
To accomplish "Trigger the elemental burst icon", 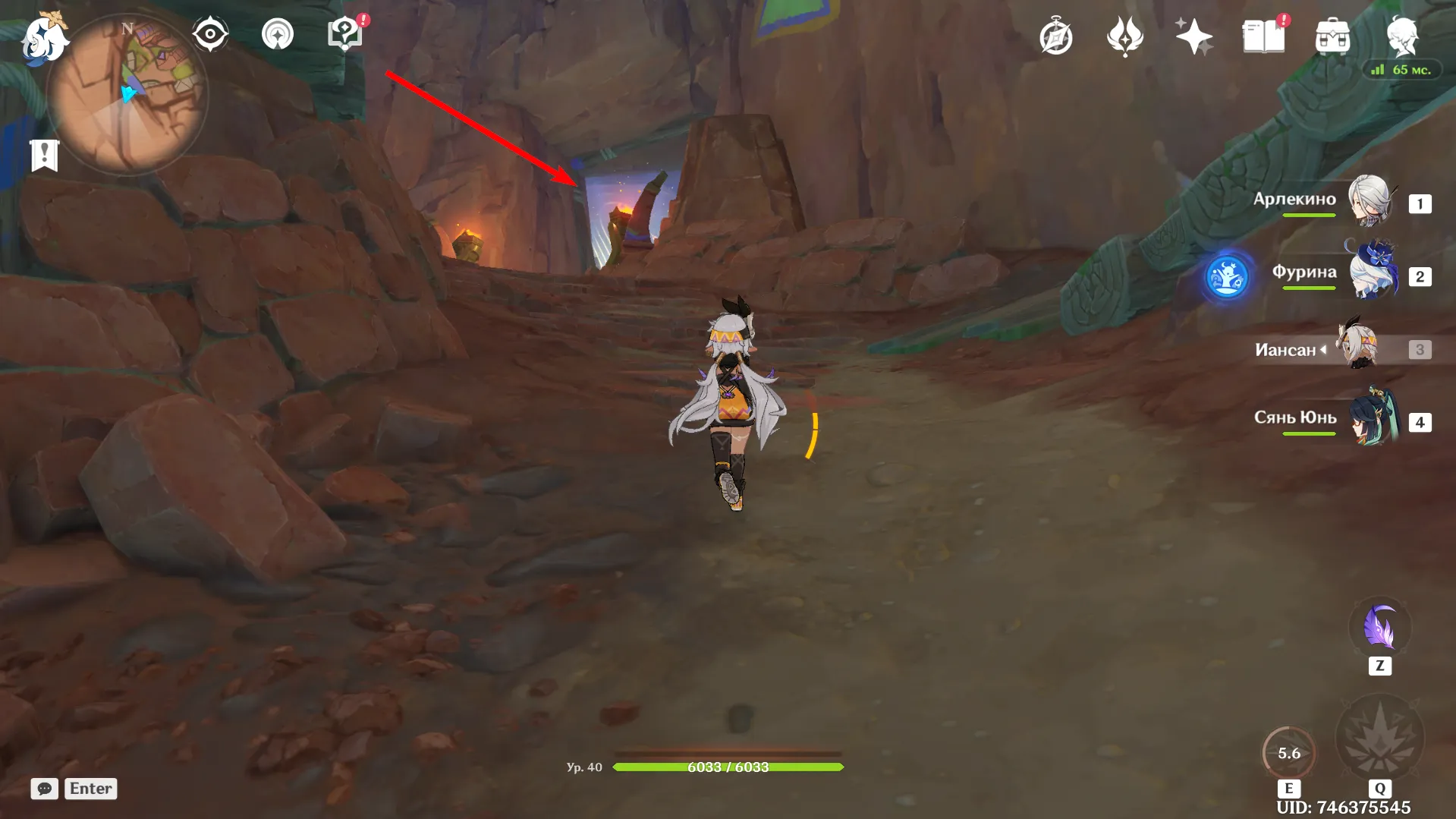I will [1379, 738].
